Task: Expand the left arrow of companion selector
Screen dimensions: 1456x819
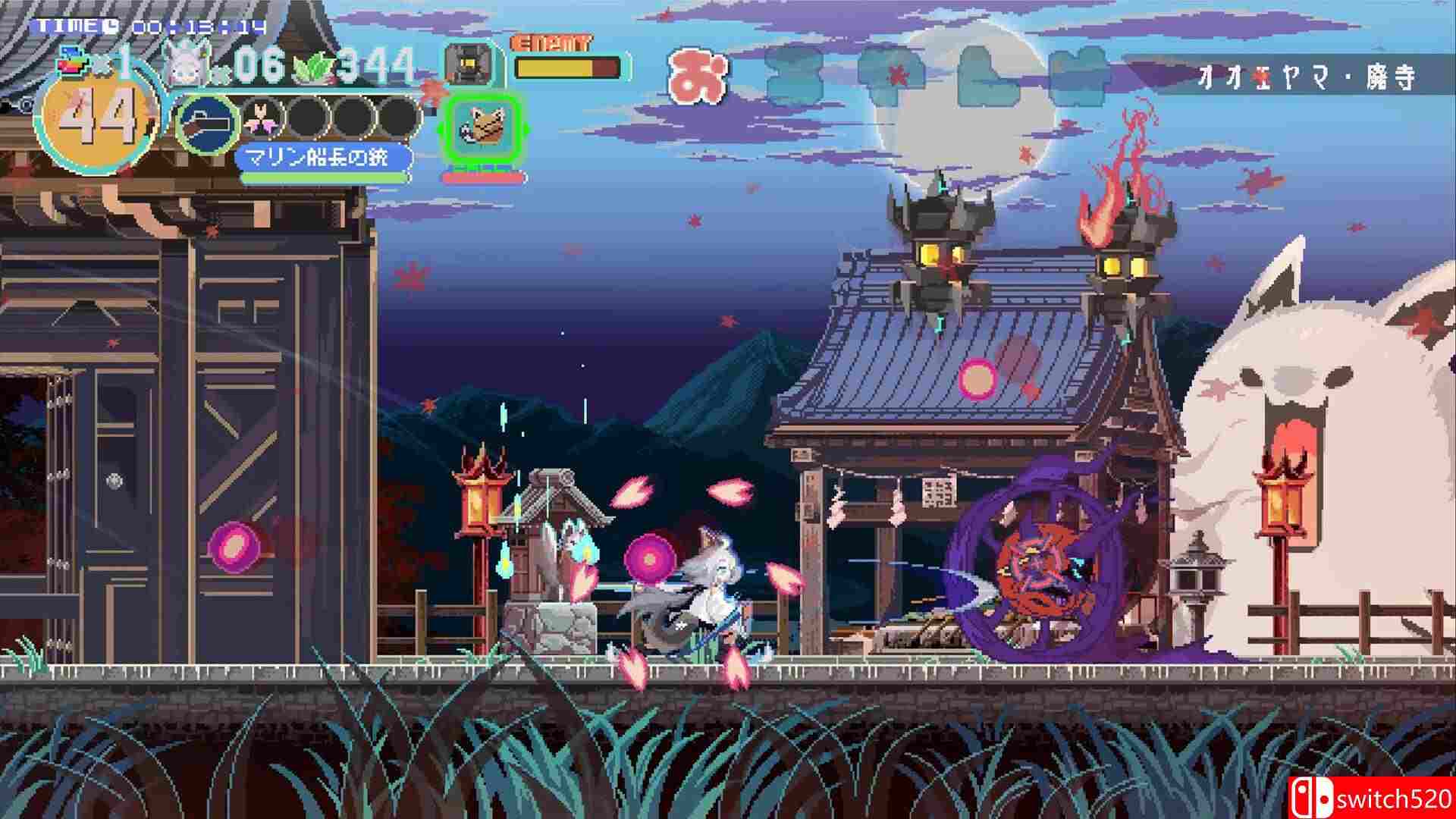Action: tap(440, 127)
